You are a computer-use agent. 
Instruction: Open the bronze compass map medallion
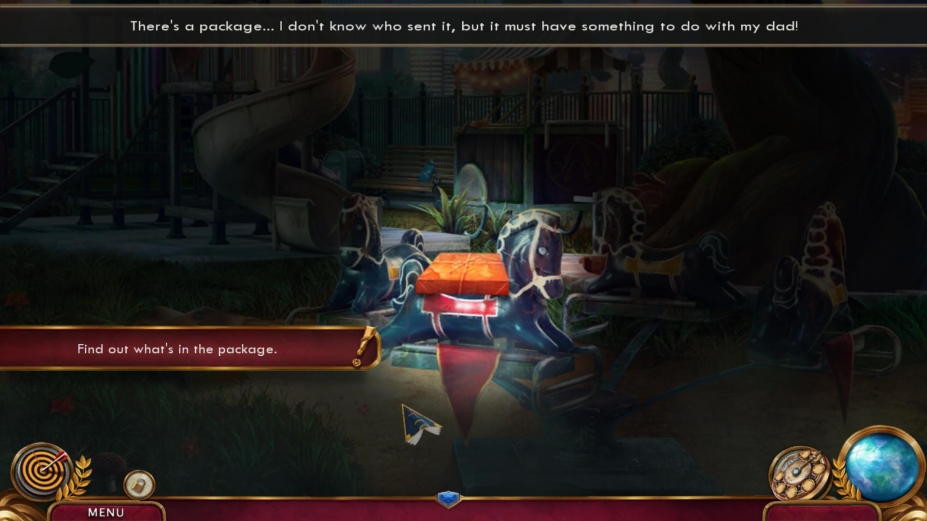click(x=799, y=473)
